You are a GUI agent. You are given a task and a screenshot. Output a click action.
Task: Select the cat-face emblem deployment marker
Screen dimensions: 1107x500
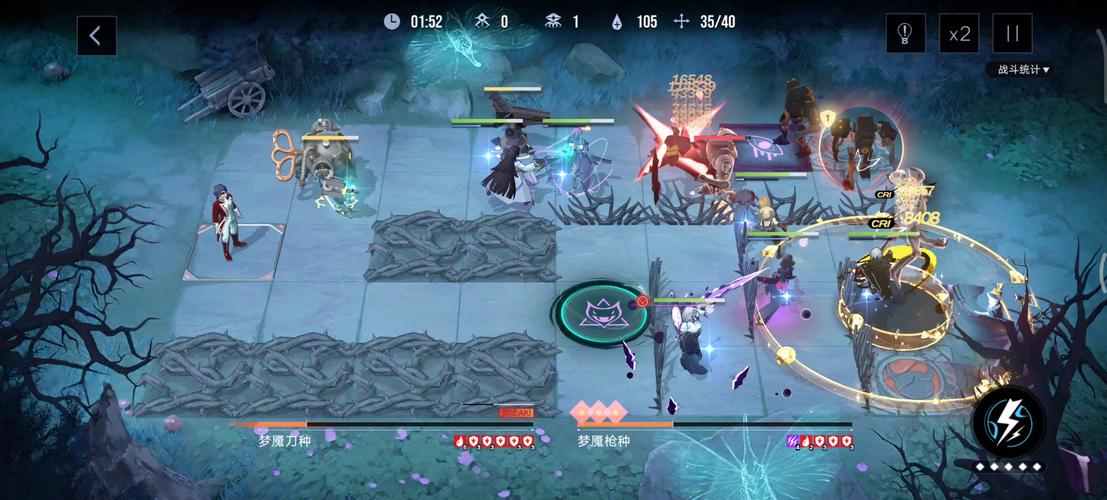(x=602, y=313)
